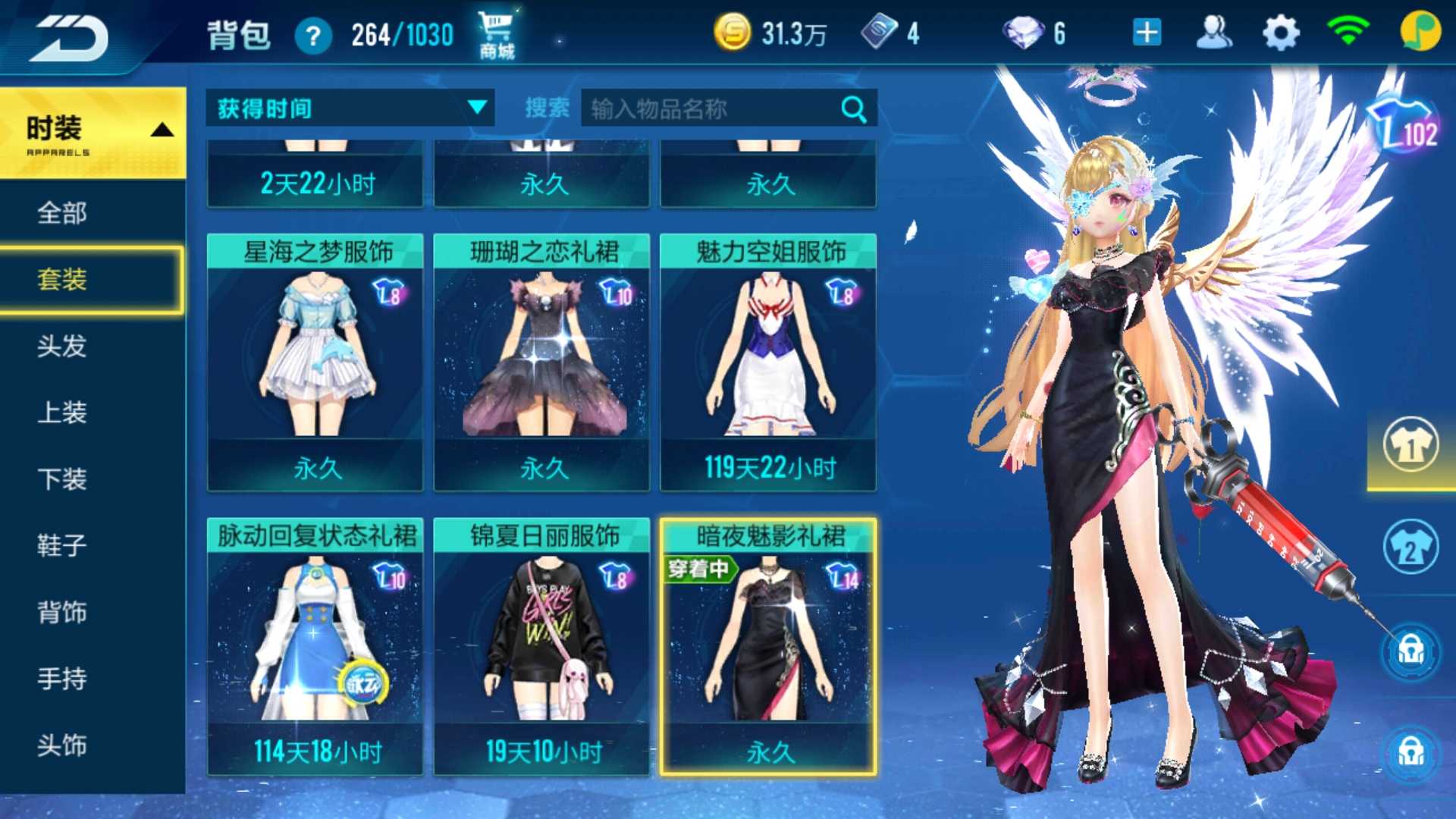Image resolution: width=1456 pixels, height=819 pixels.
Task: Show the 鞋子 shoes category
Action: click(62, 546)
